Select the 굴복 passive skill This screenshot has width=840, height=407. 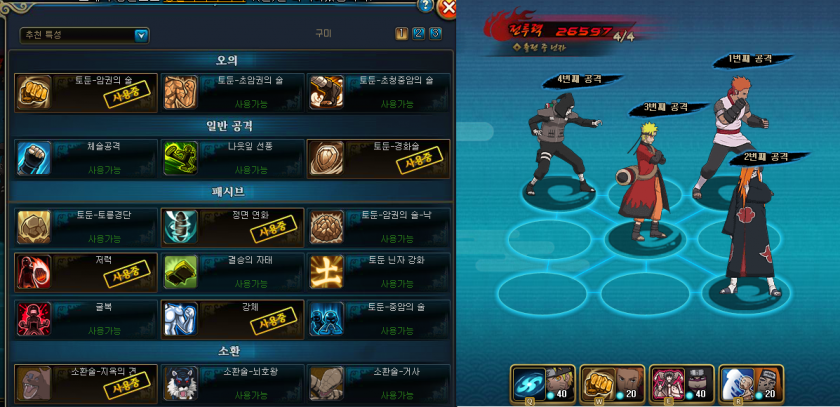pyautogui.click(x=87, y=318)
